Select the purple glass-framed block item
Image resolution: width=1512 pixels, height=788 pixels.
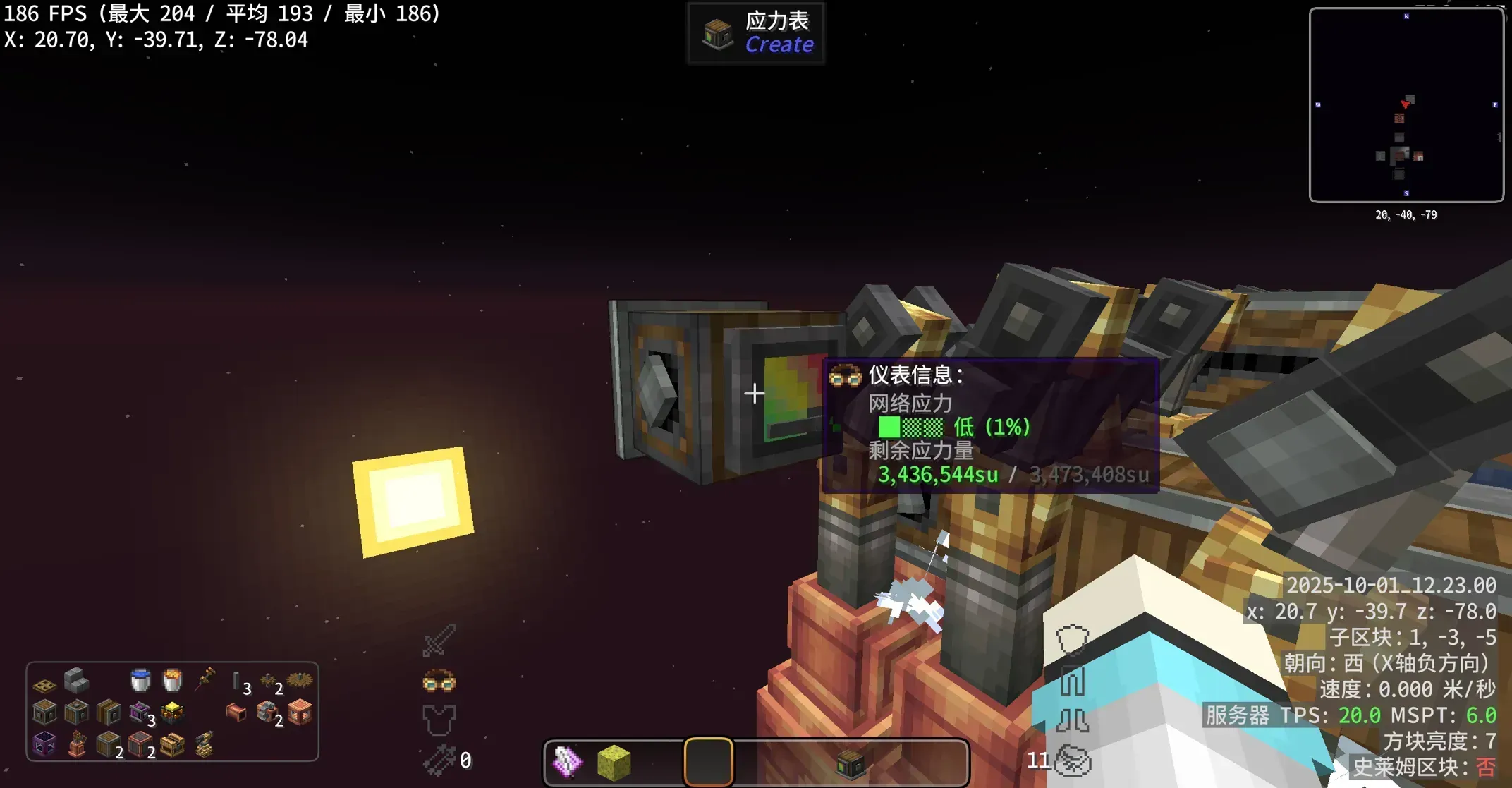pyautogui.click(x=44, y=744)
